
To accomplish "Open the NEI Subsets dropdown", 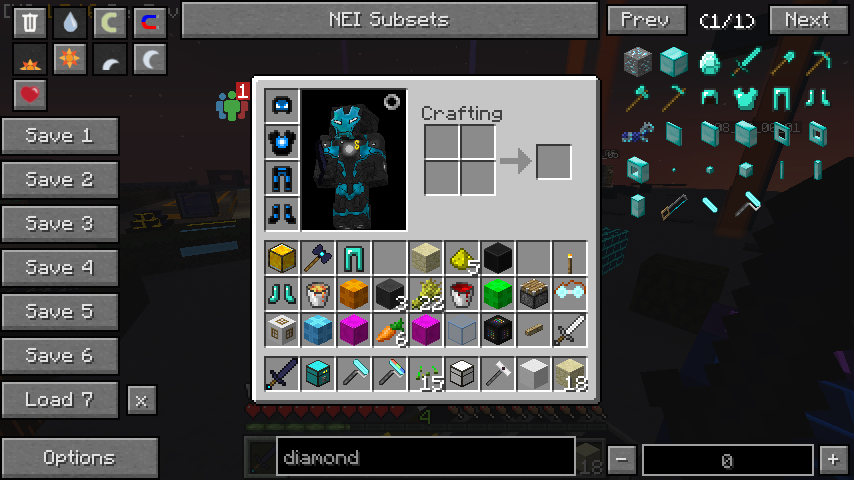I will click(389, 20).
